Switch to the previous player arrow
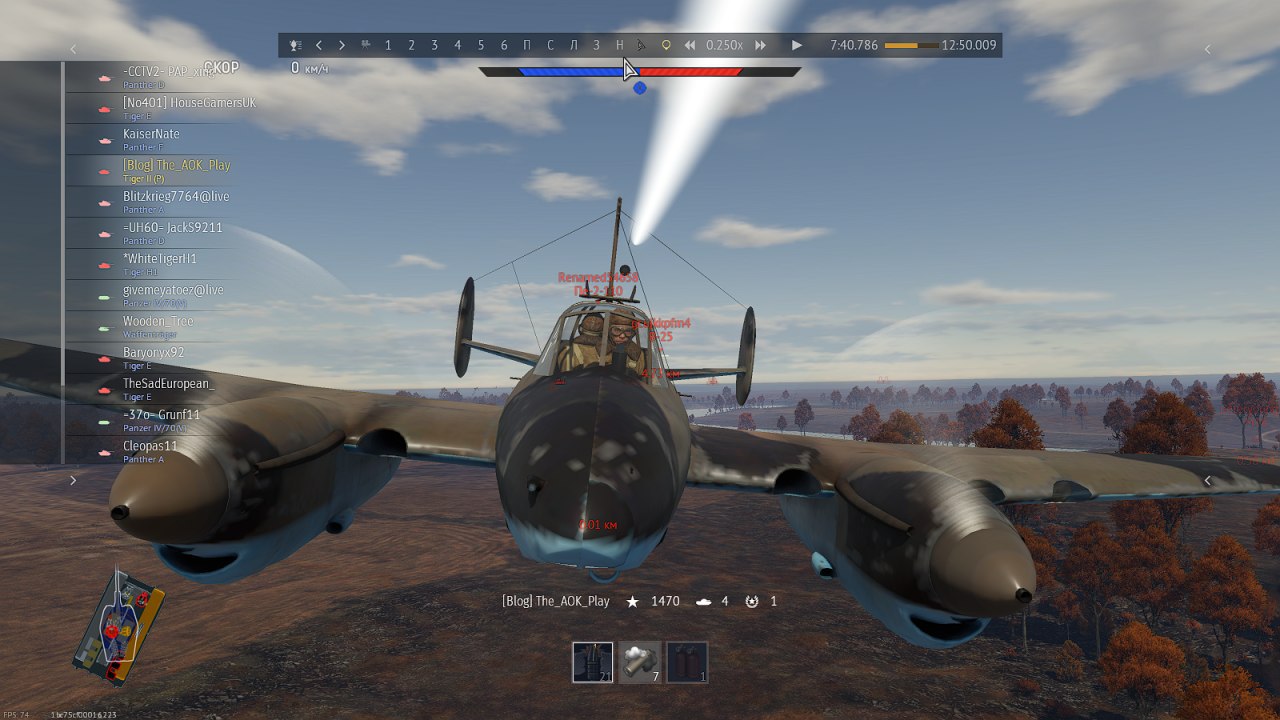This screenshot has width=1280, height=720. [319, 45]
